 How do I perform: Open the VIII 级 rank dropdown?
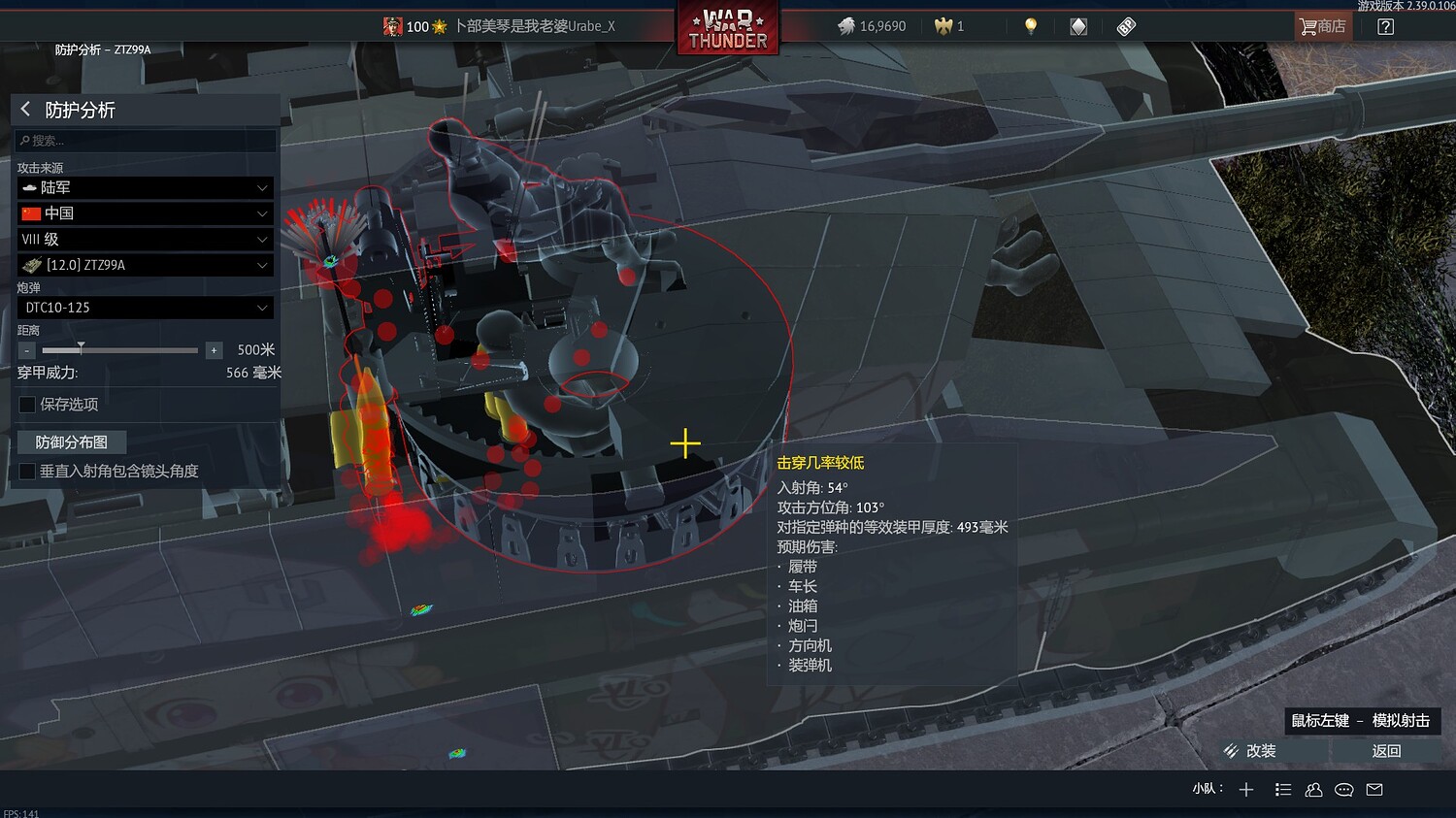click(144, 239)
